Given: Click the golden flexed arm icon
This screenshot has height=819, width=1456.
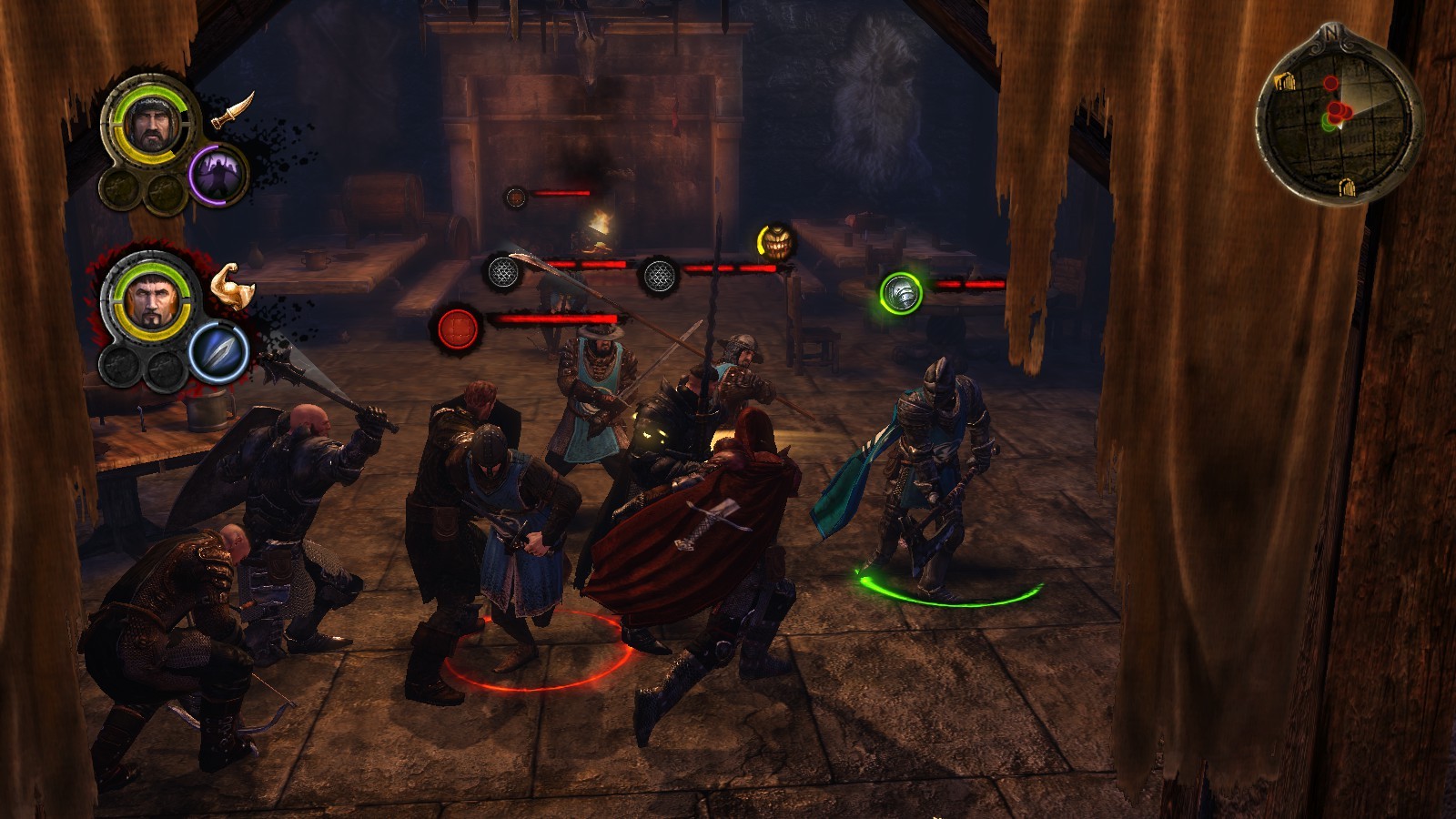Looking at the screenshot, I should tap(231, 284).
